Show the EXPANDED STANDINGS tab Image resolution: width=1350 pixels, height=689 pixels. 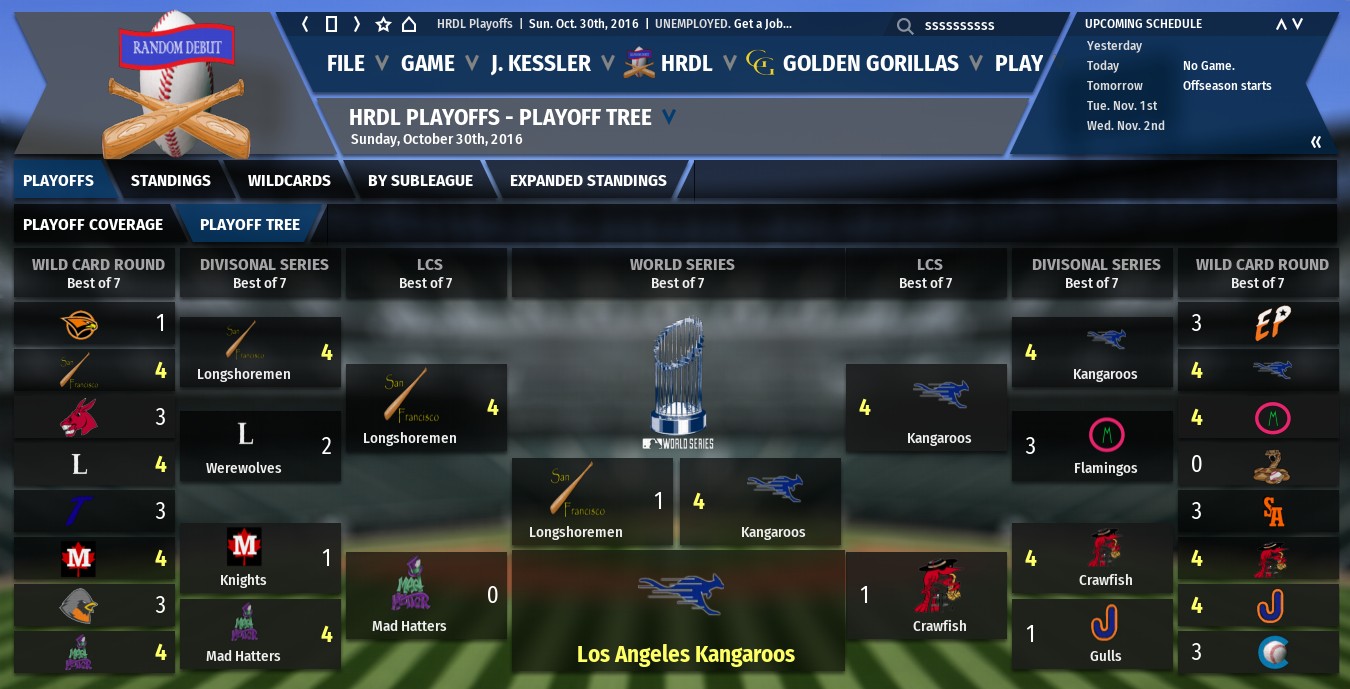coord(588,180)
